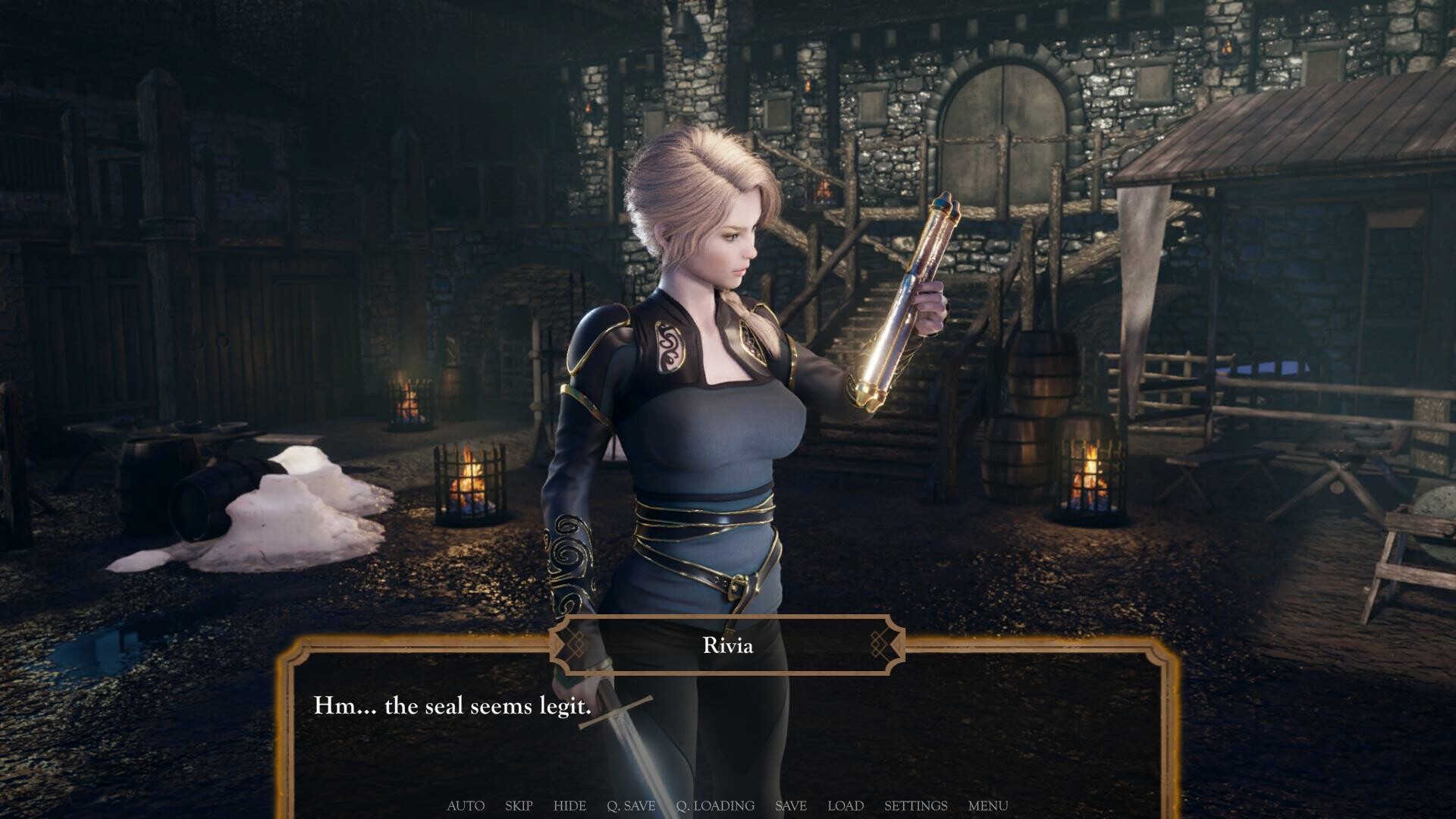Open the Load screen

tap(846, 805)
